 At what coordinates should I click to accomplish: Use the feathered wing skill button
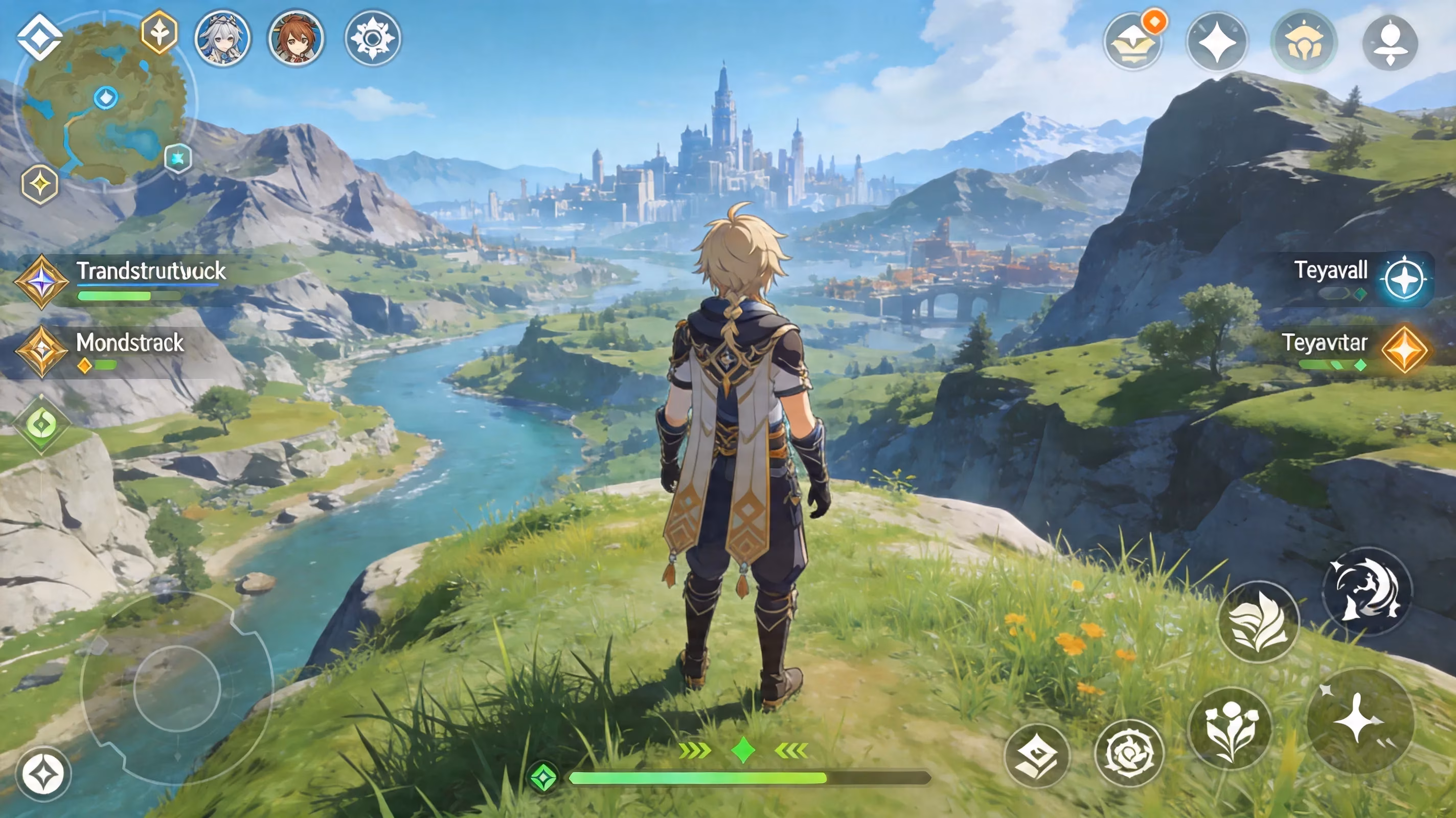(1258, 622)
